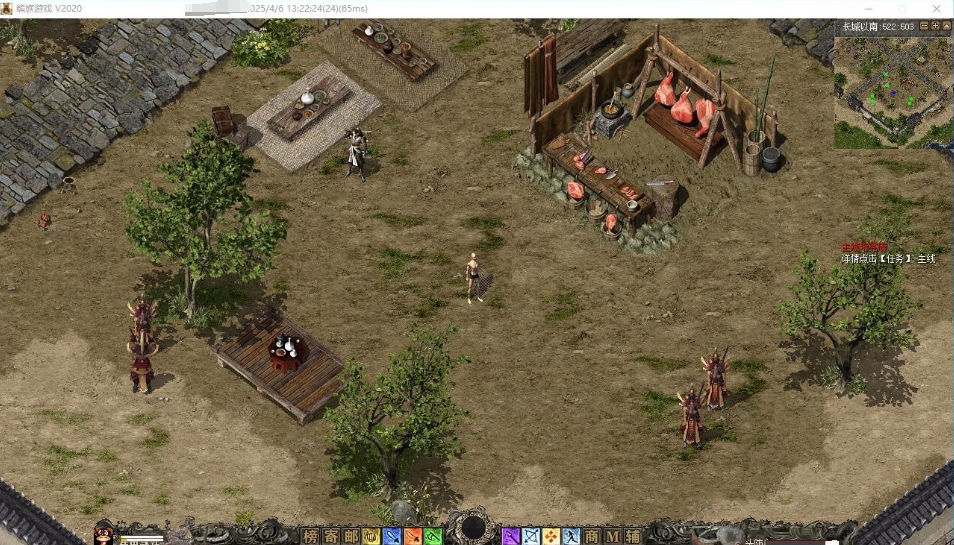
Task: Select the bow and arrow icon
Action: point(531,536)
